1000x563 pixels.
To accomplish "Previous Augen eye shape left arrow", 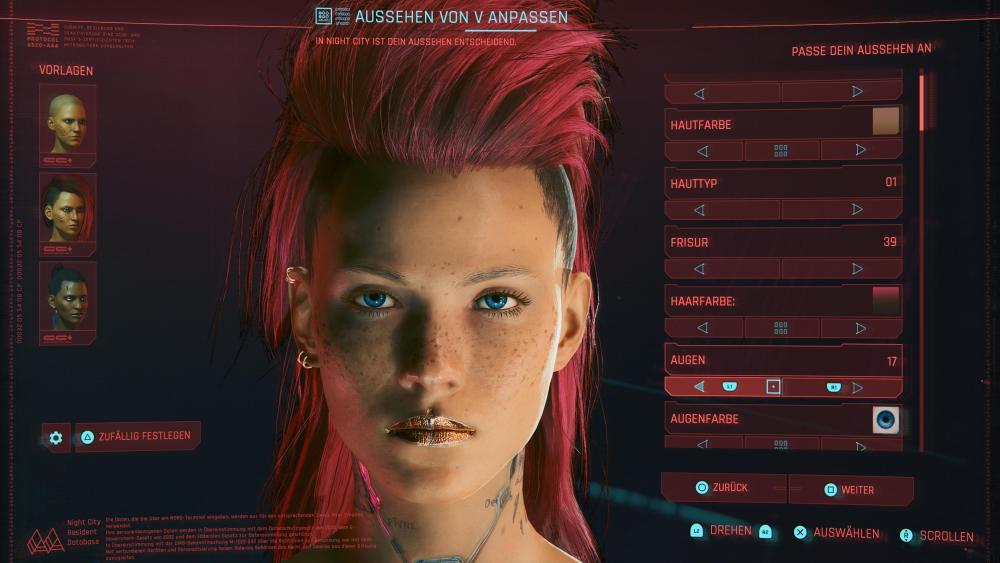I will pyautogui.click(x=700, y=387).
